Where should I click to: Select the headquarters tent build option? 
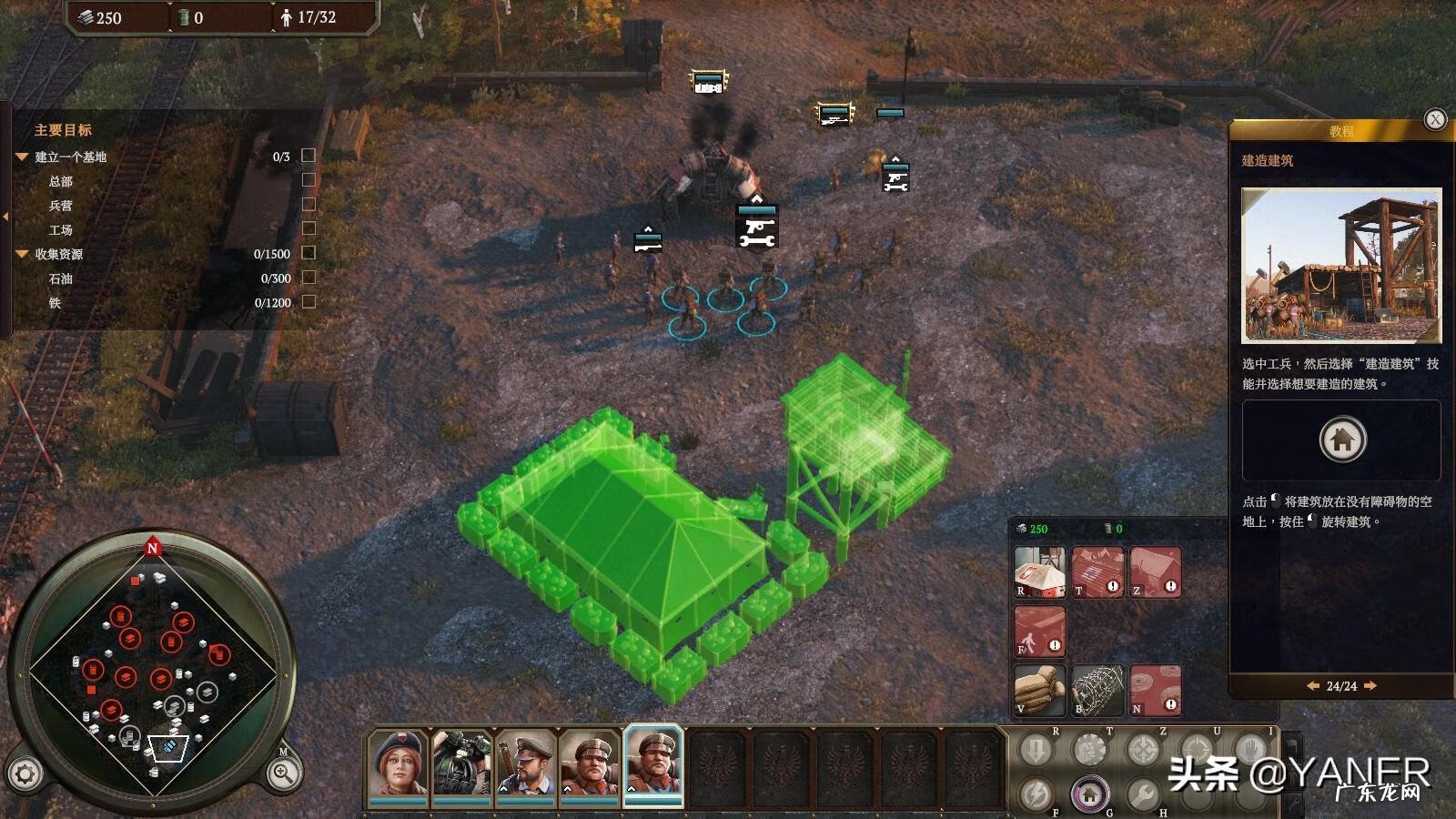(1039, 571)
